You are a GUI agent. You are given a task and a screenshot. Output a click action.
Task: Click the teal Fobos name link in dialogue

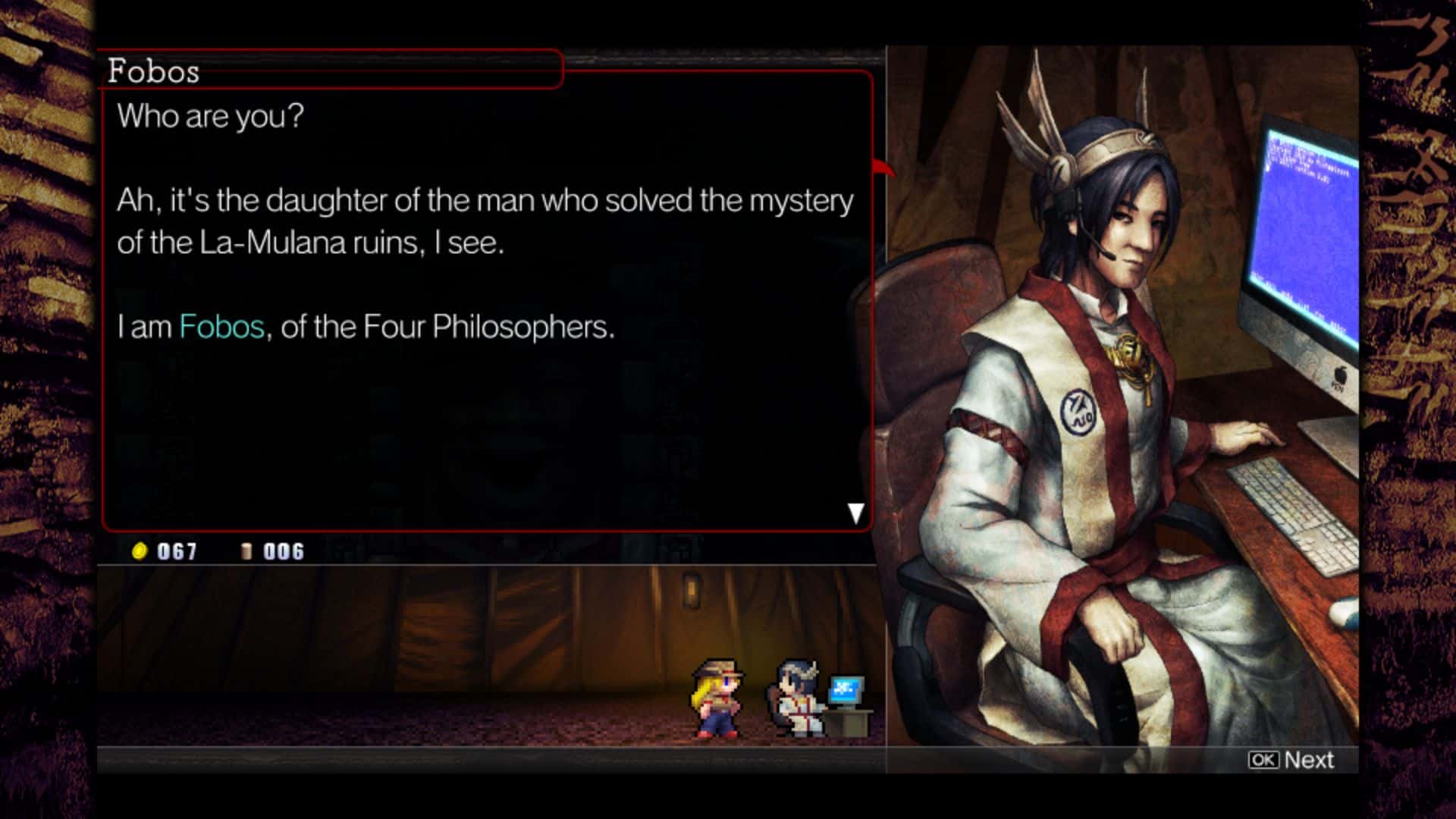tap(221, 327)
